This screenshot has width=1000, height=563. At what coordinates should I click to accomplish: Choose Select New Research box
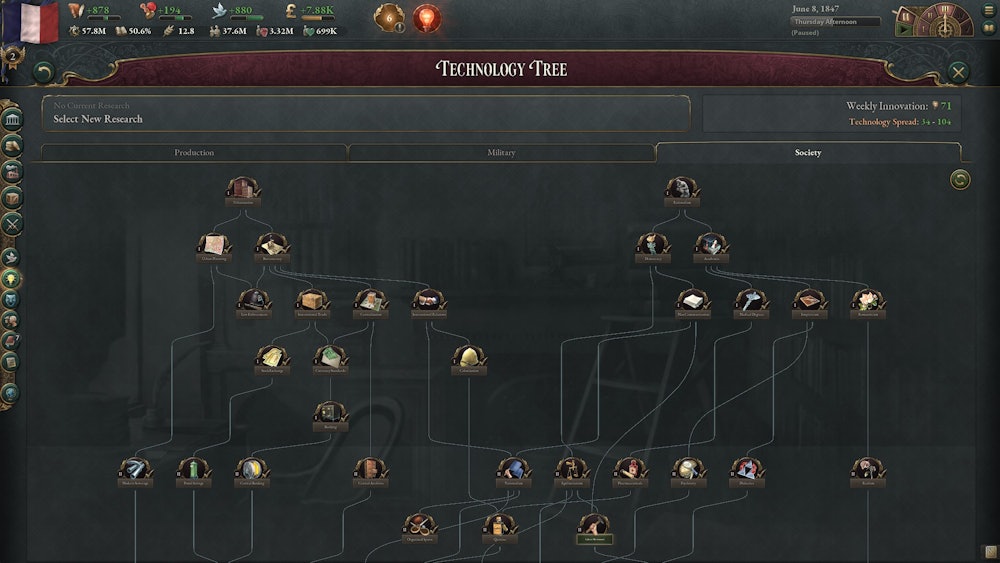tap(366, 113)
